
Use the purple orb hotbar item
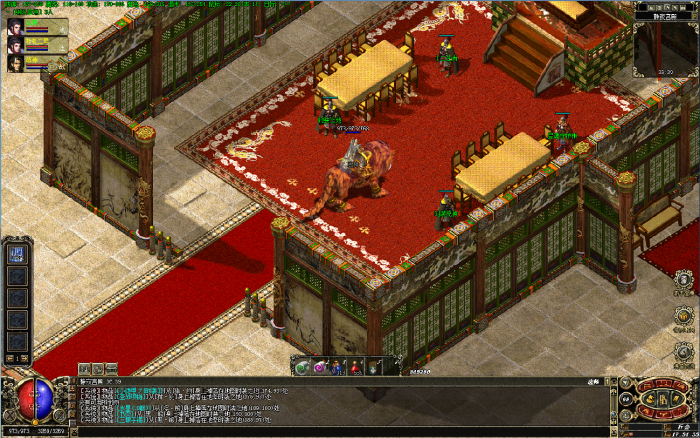point(320,367)
